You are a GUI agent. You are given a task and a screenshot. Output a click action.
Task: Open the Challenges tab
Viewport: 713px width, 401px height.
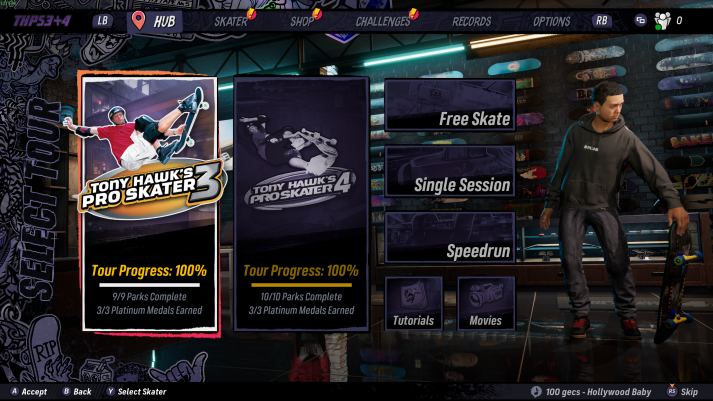point(383,21)
